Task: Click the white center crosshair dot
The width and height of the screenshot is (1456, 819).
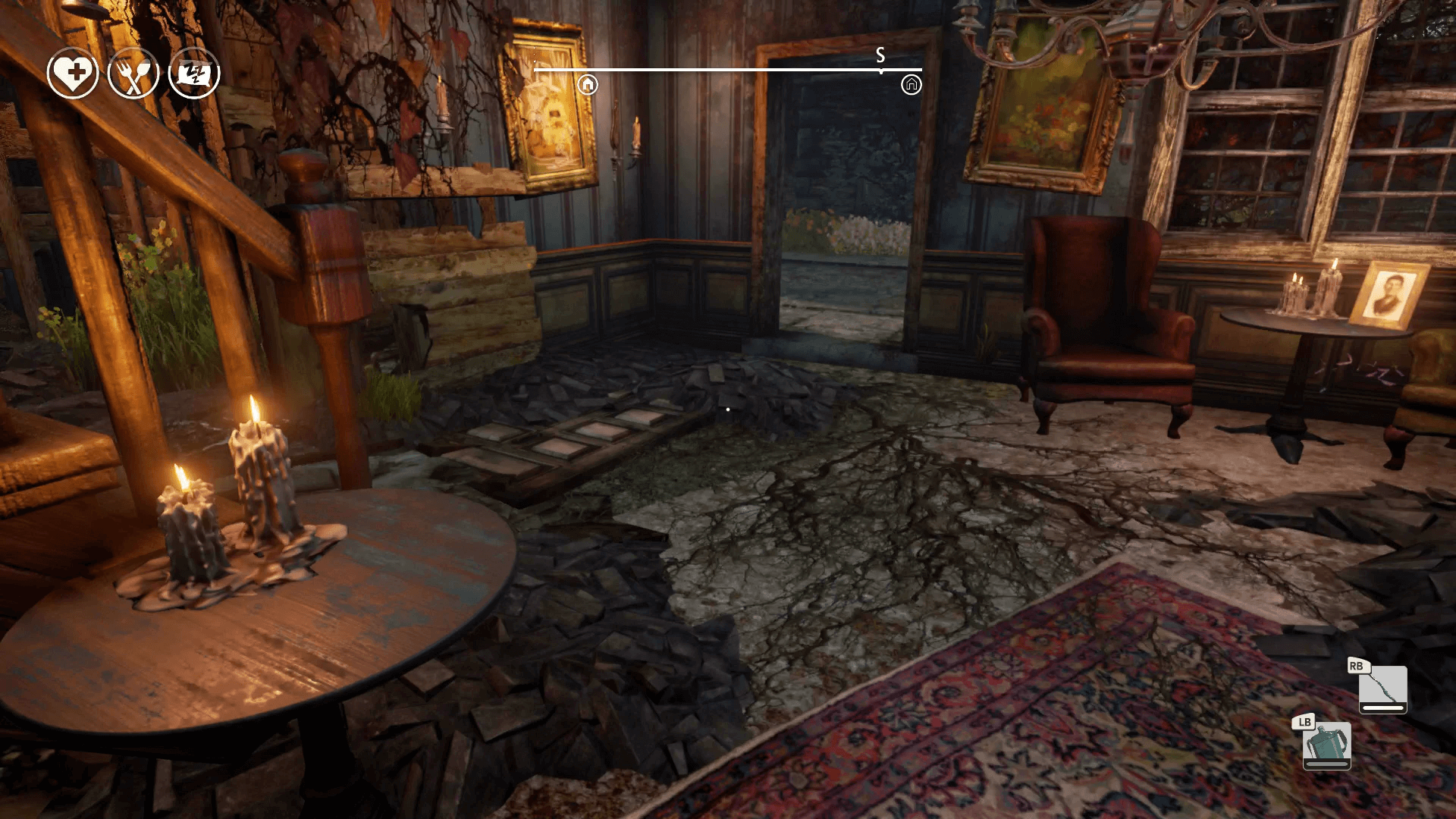Action: click(x=727, y=408)
